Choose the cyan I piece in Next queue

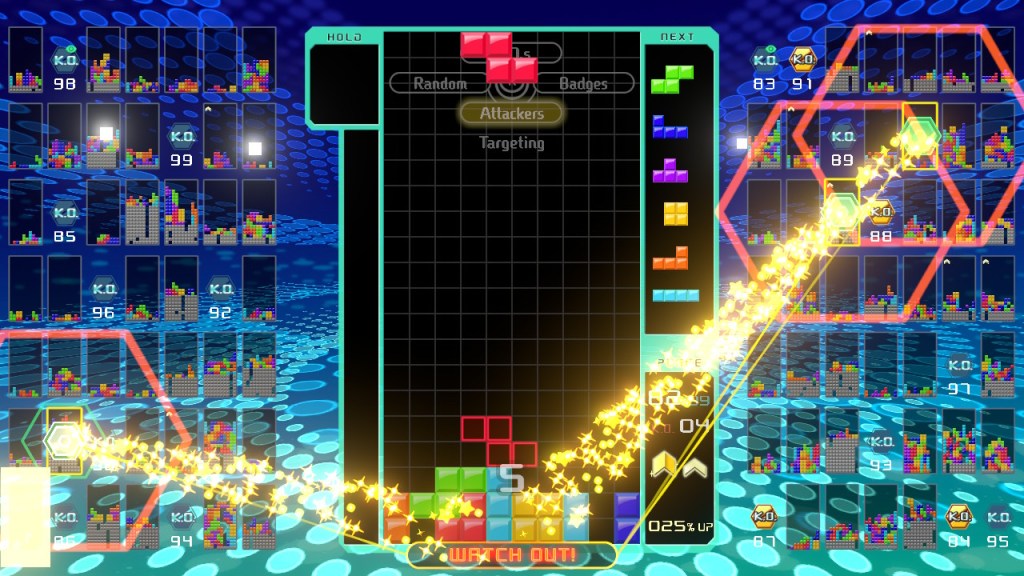point(677,295)
